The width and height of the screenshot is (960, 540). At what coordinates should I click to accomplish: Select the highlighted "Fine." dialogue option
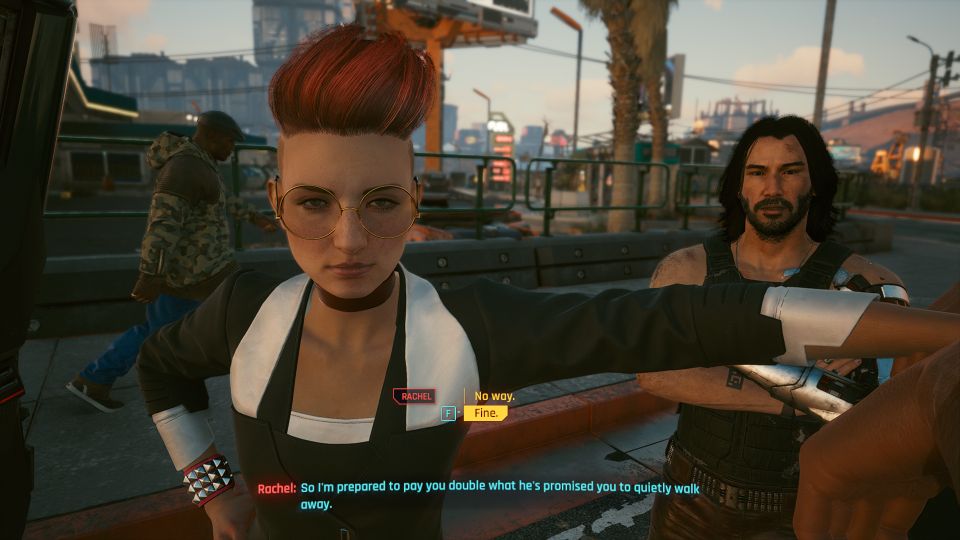click(x=487, y=413)
